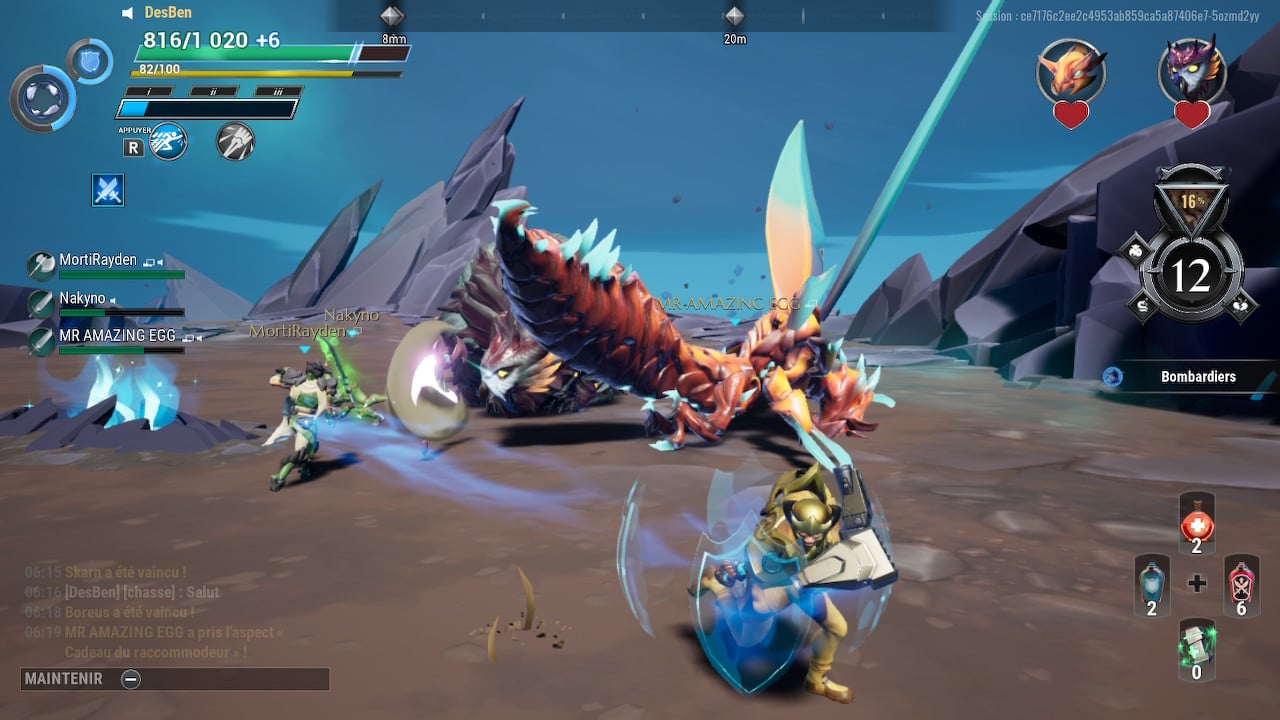Toggle the voice speaker icon beside DesBen
This screenshot has width=1280, height=720.
[128, 13]
